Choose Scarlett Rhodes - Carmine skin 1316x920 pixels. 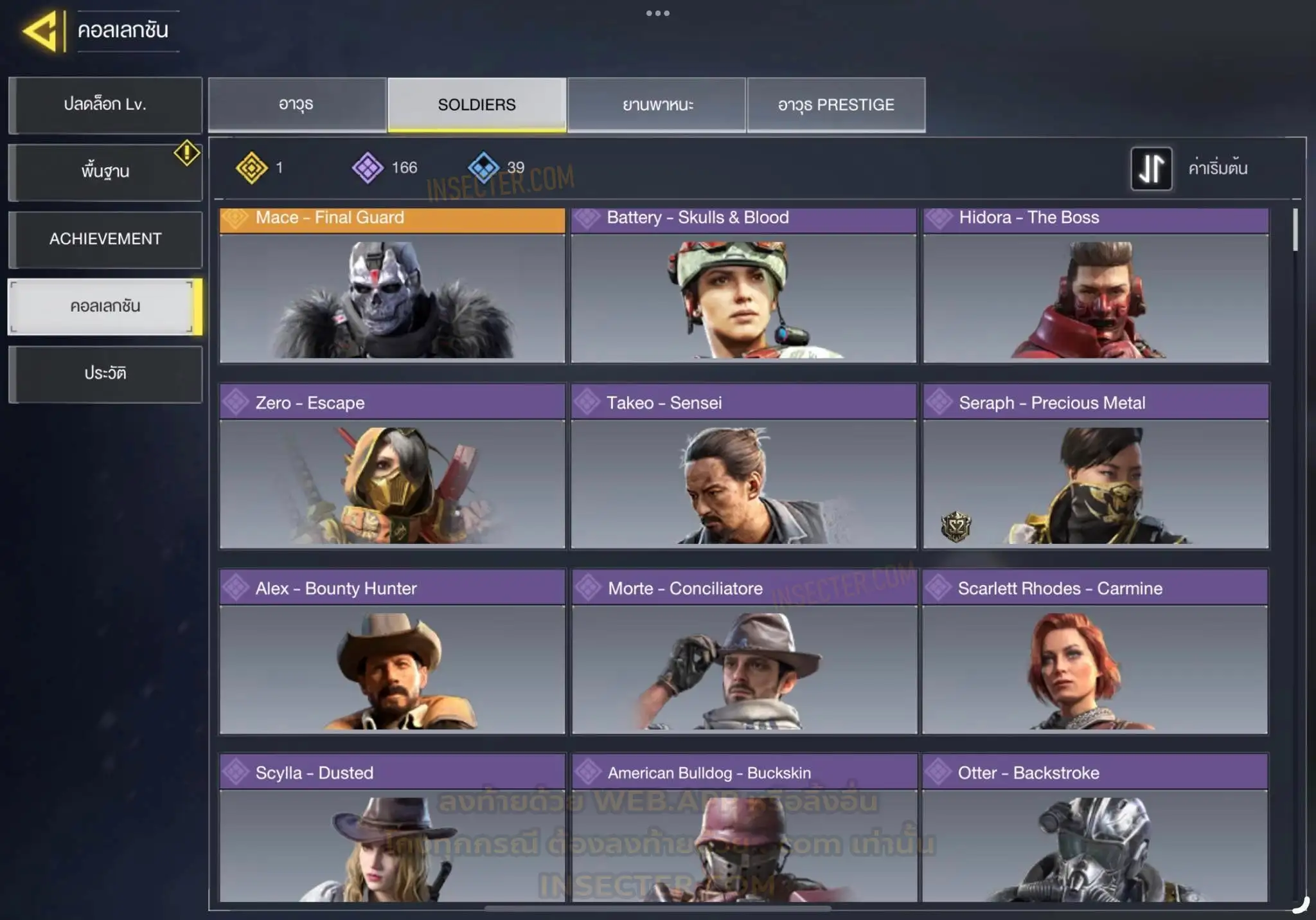tap(1095, 653)
